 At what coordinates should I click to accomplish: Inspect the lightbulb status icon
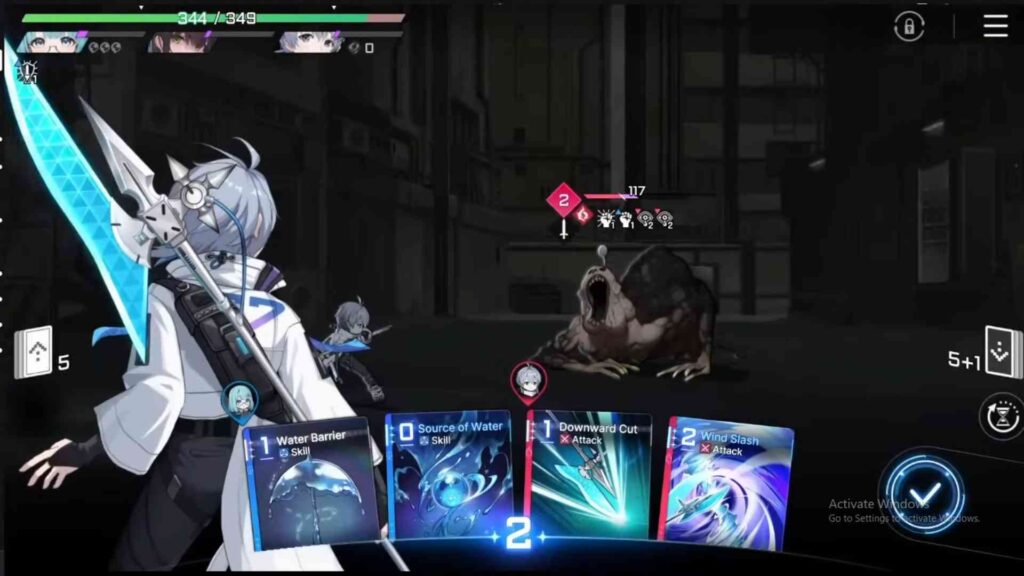tap(26, 73)
